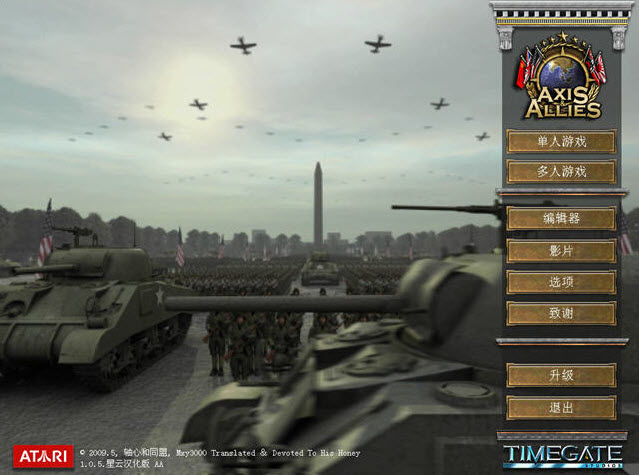Launch the editor (编辑器)
The width and height of the screenshot is (639, 475).
[x=560, y=219]
